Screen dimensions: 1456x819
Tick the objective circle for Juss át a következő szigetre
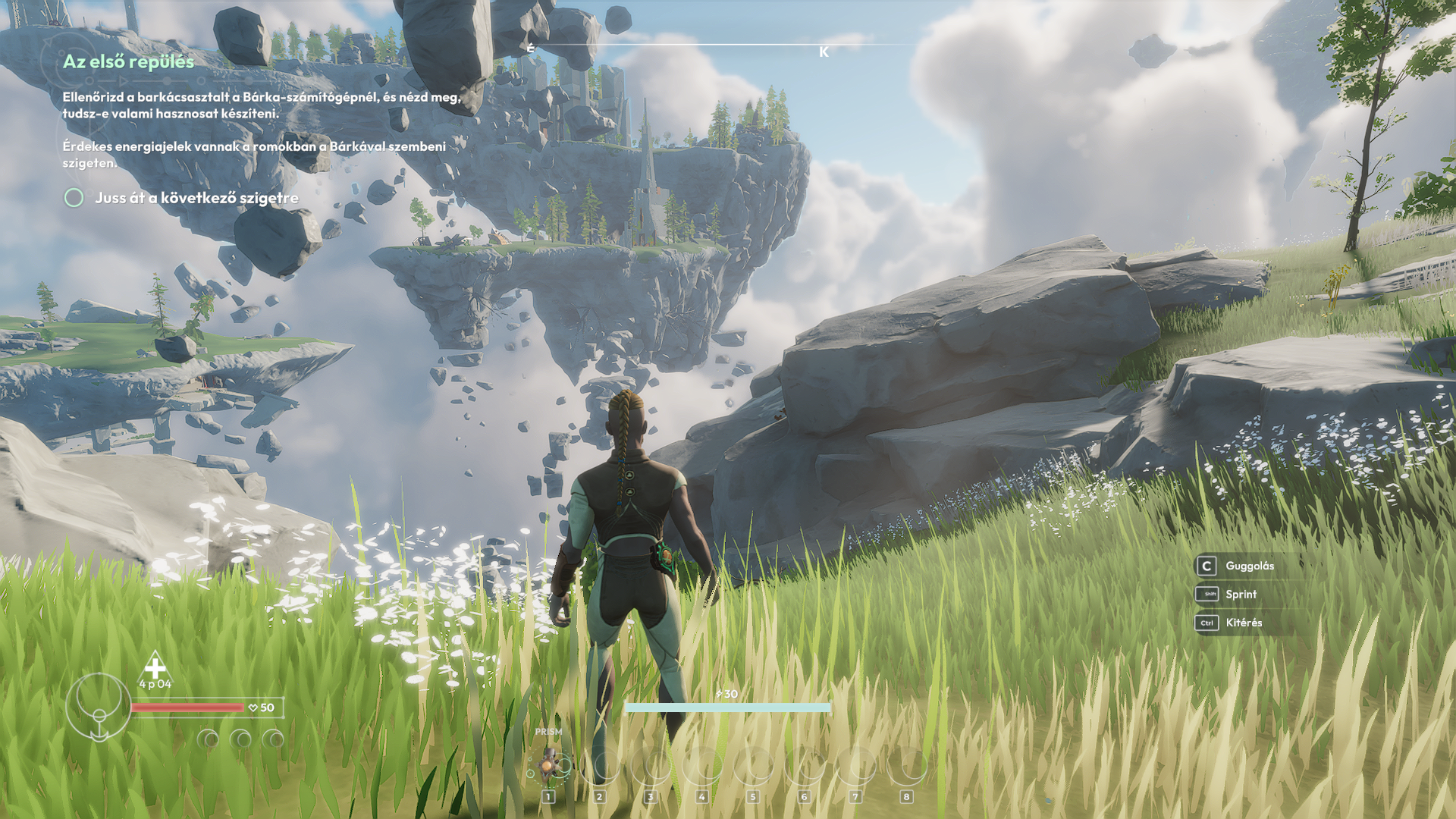coord(74,198)
